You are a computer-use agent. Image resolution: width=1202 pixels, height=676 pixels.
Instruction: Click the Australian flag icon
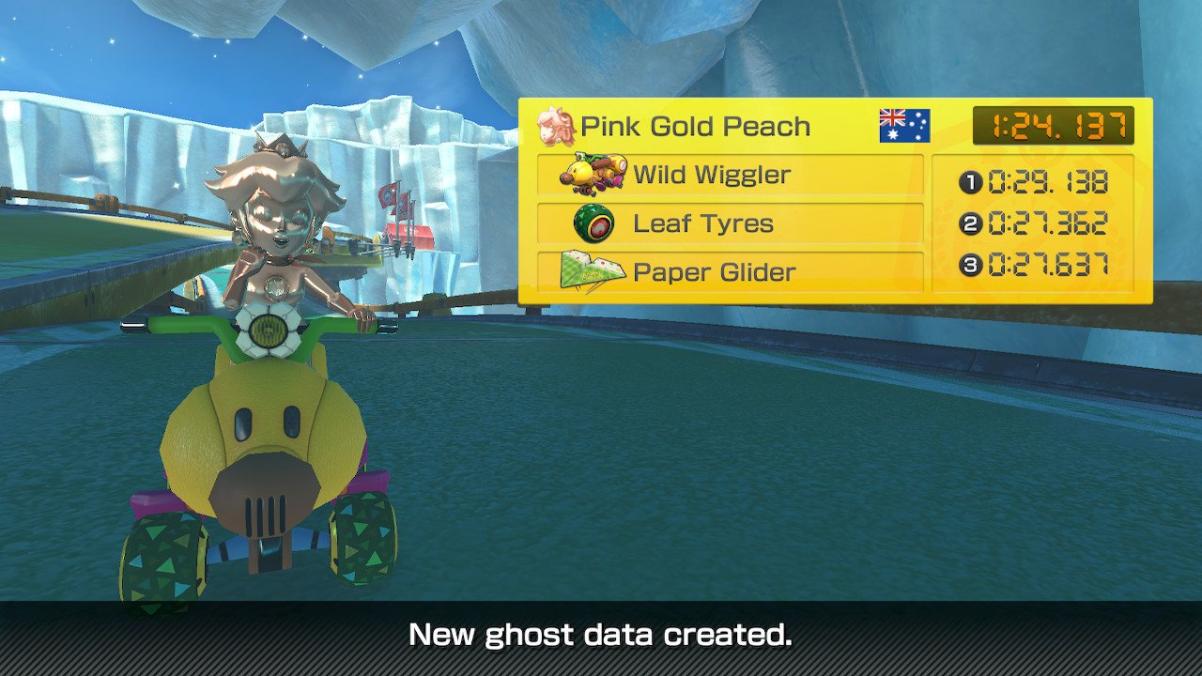pyautogui.click(x=904, y=126)
